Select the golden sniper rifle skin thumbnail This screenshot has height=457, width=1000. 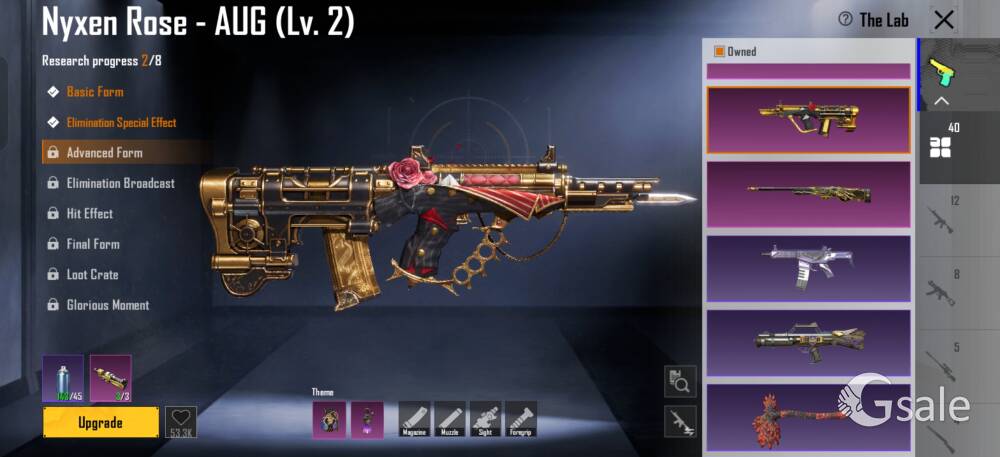(x=808, y=194)
